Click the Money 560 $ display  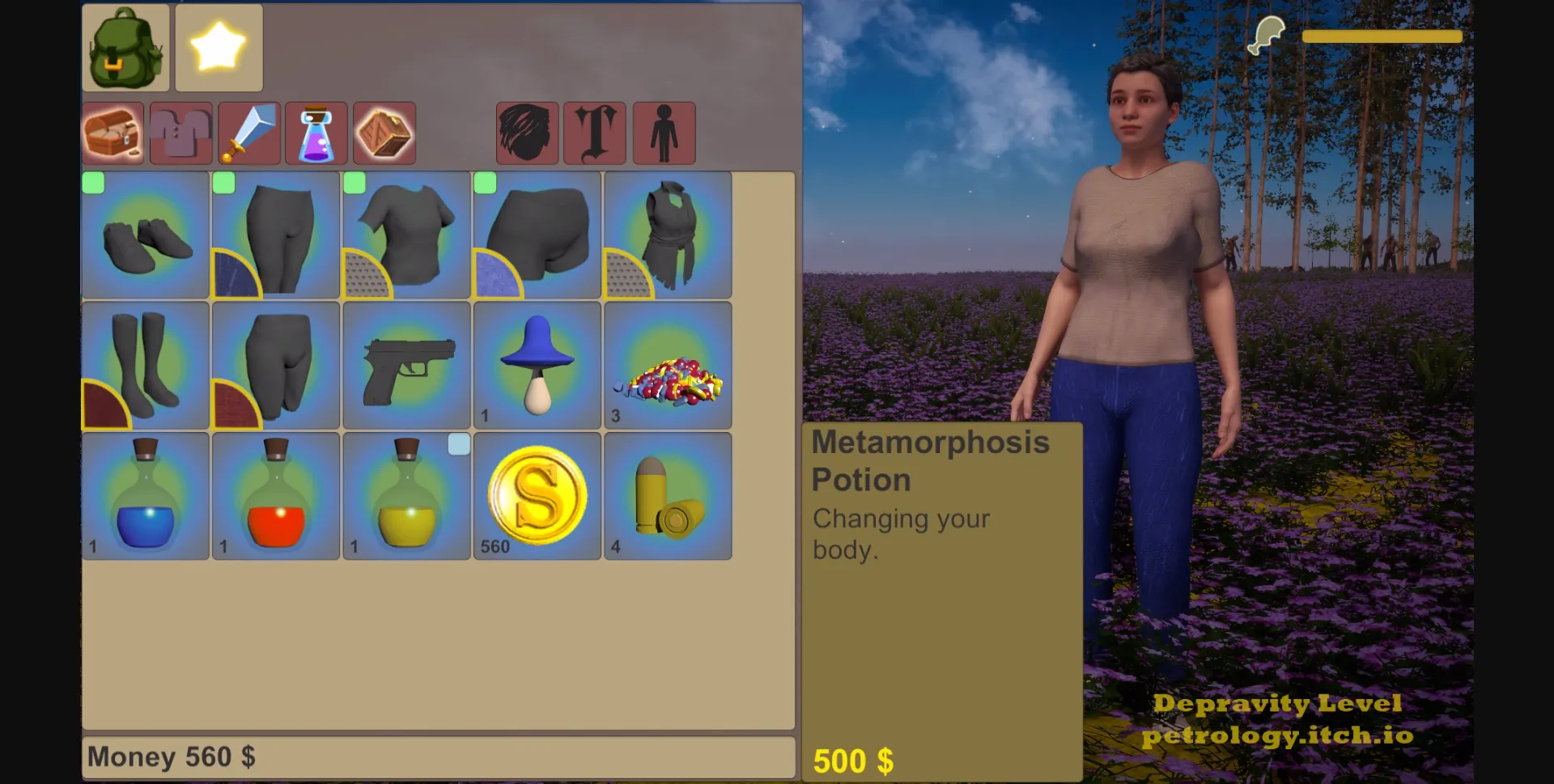pyautogui.click(x=172, y=756)
